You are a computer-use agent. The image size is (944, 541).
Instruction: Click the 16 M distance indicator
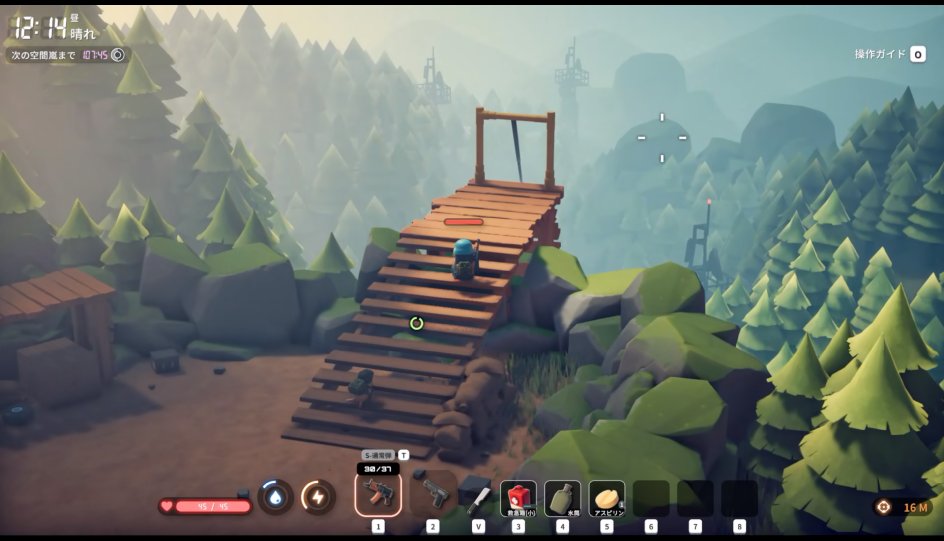click(x=906, y=507)
